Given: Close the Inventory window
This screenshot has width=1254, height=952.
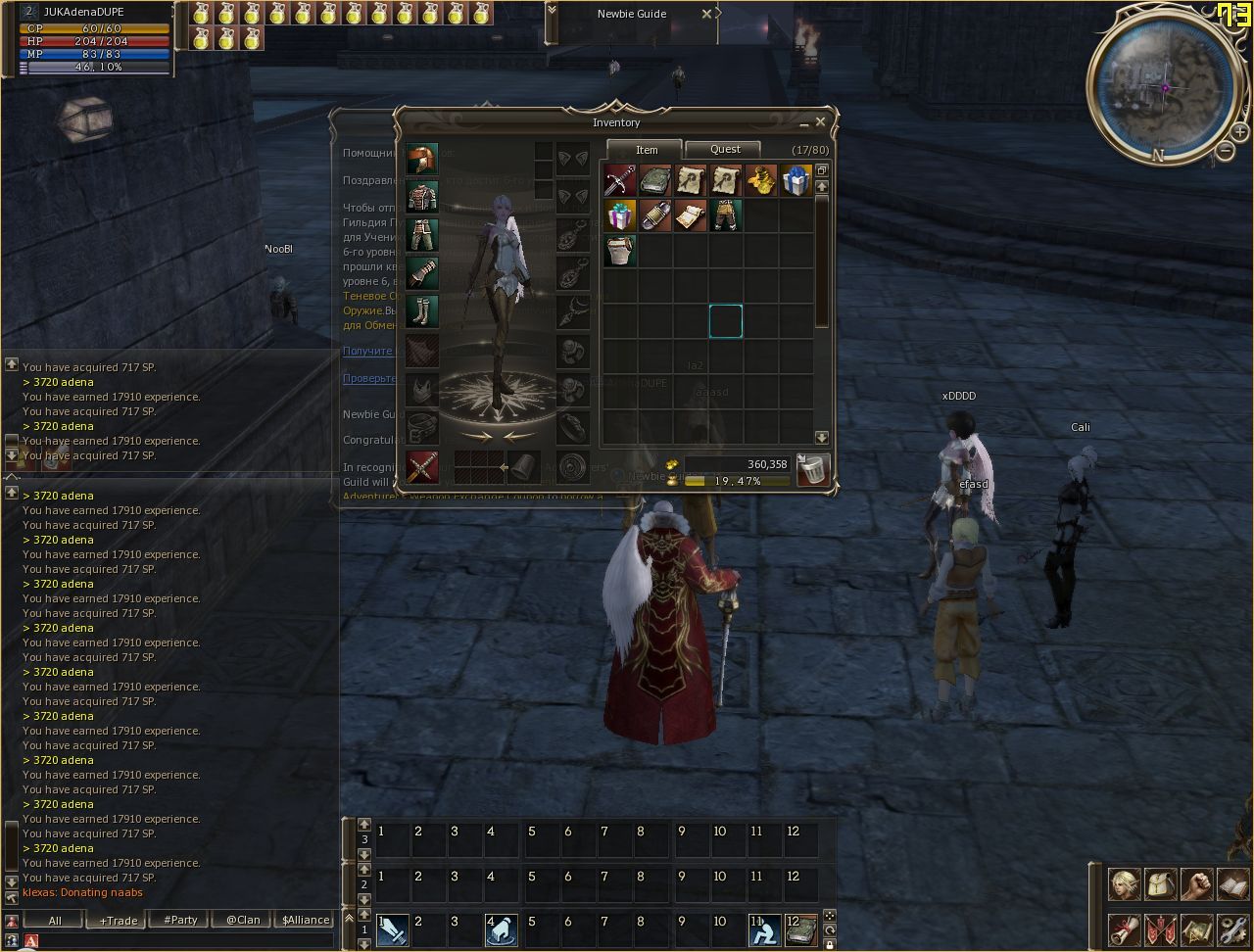Looking at the screenshot, I should (820, 122).
